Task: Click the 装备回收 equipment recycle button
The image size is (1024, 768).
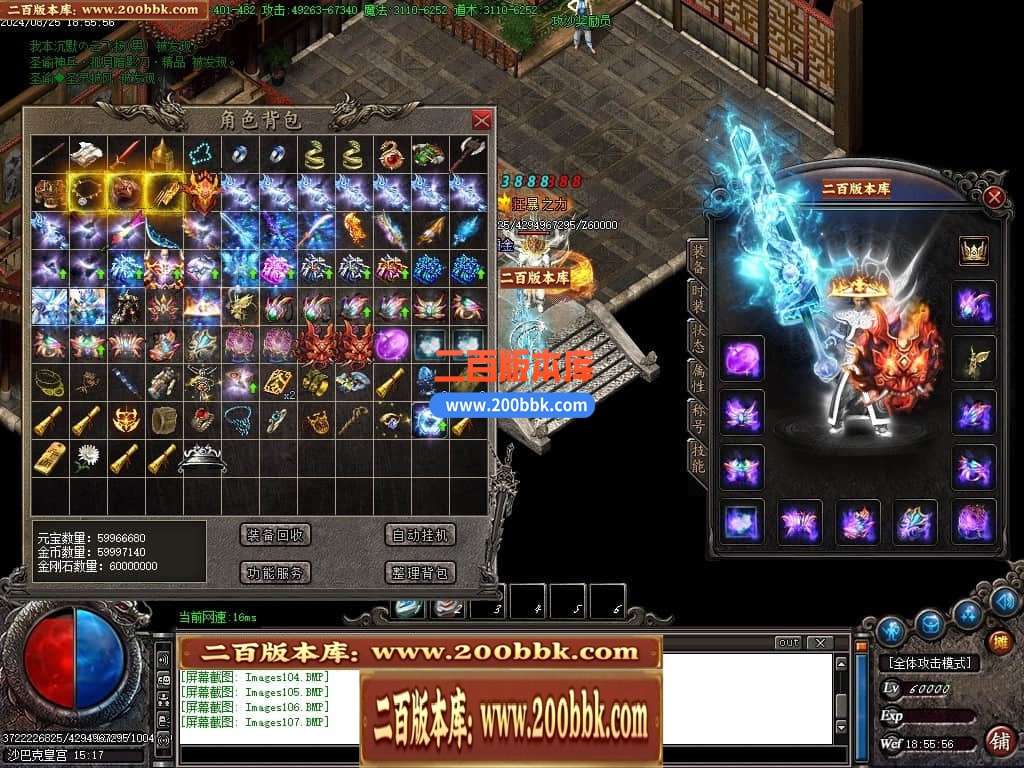Action: [x=276, y=535]
